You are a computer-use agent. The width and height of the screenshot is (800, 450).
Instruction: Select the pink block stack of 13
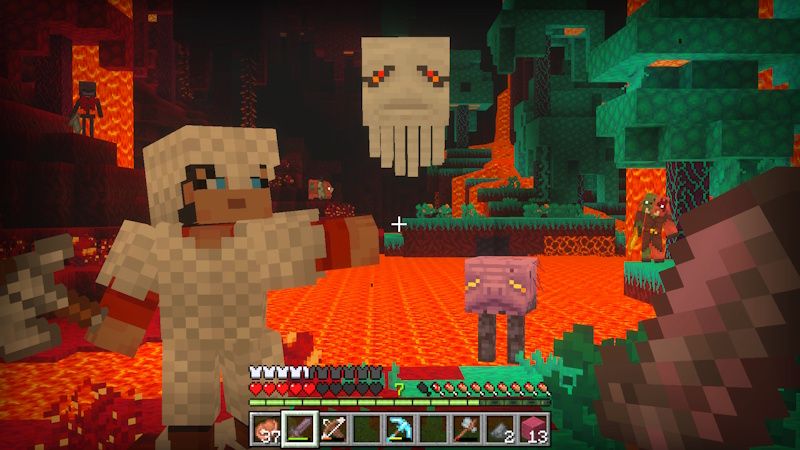point(535,428)
